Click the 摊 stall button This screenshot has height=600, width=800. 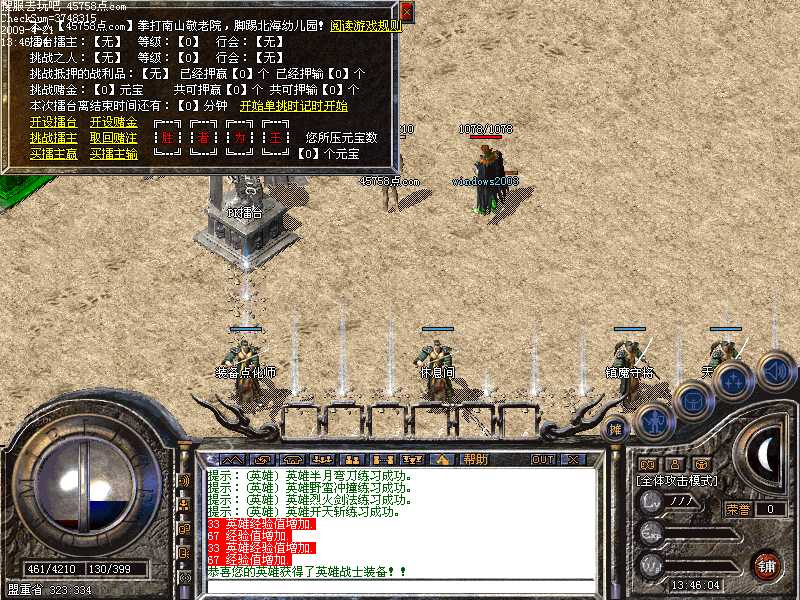pyautogui.click(x=617, y=429)
